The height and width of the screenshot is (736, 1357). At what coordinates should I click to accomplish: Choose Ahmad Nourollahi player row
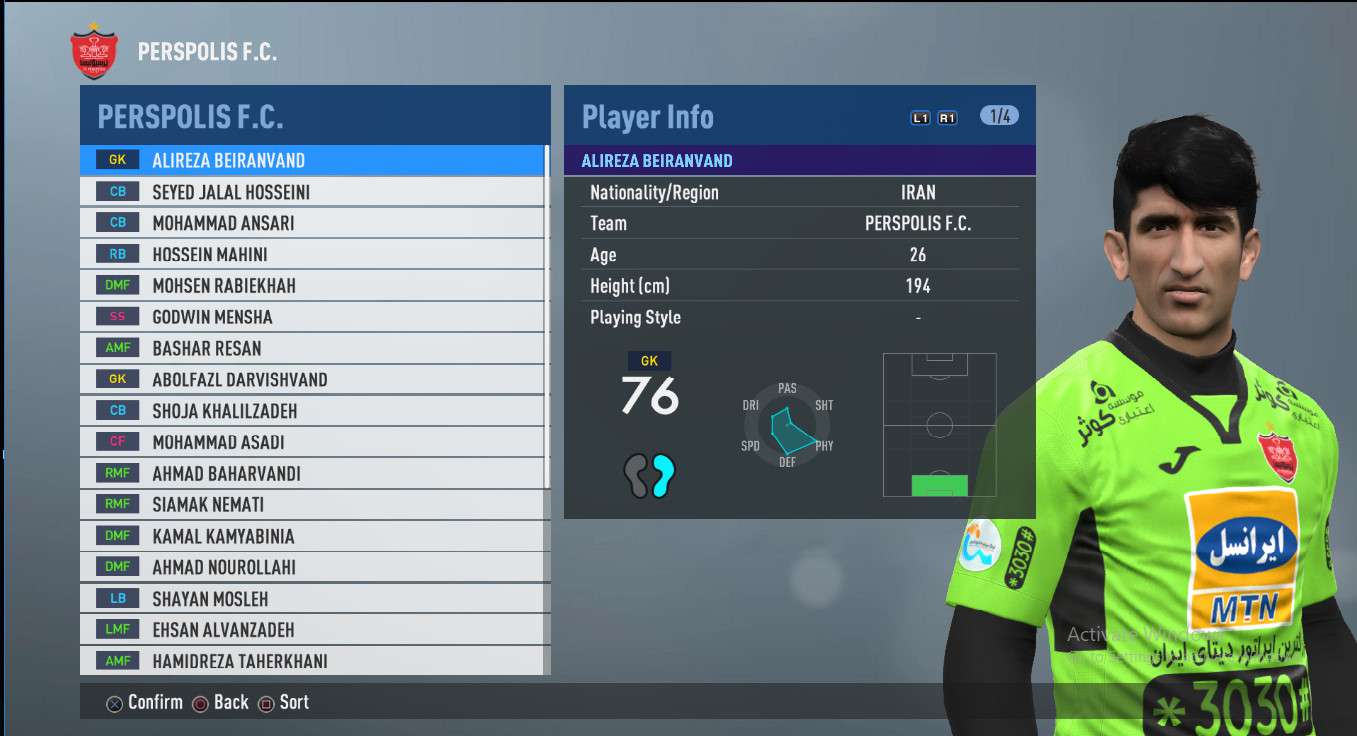coord(313,567)
